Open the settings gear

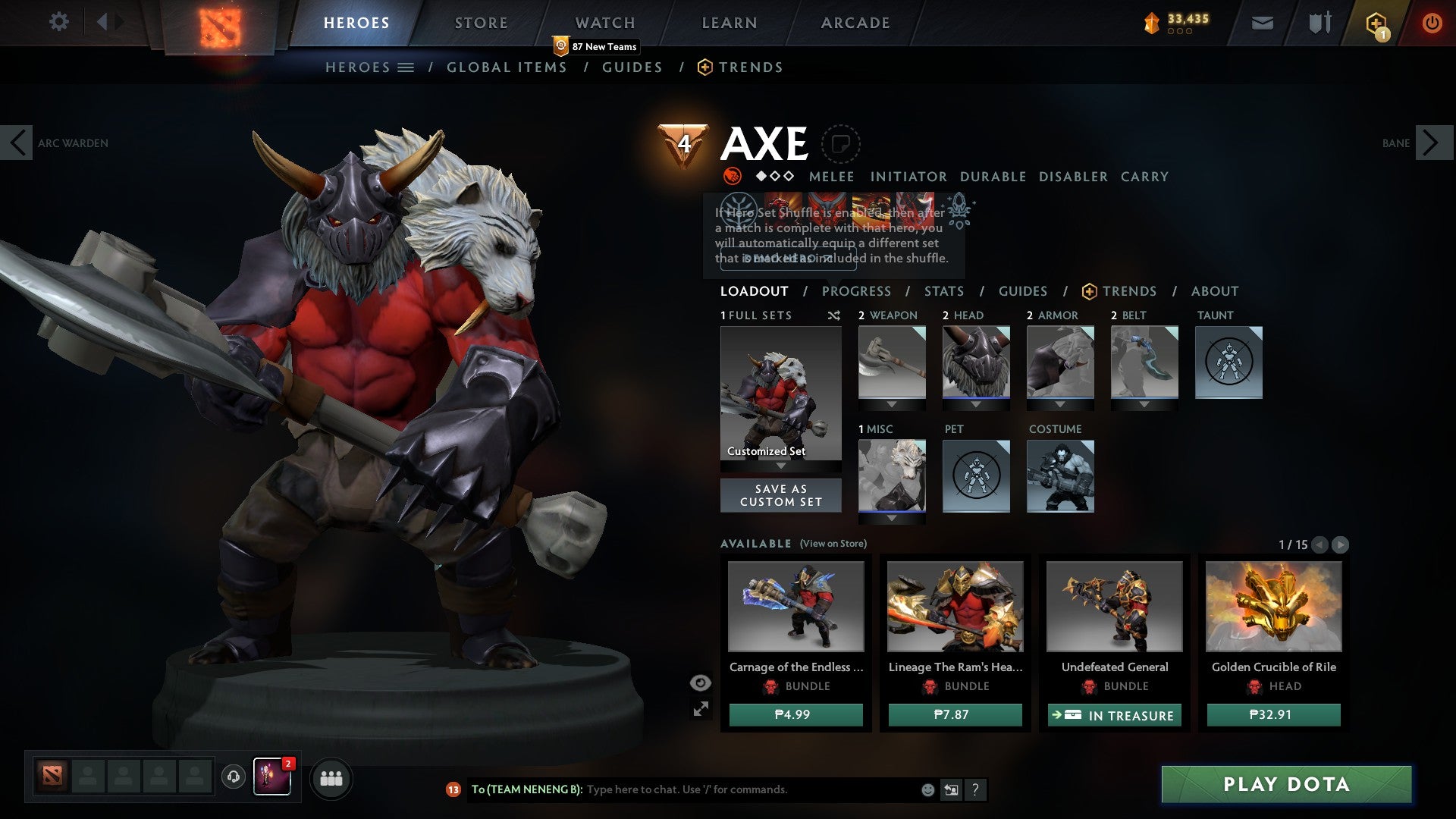pyautogui.click(x=58, y=22)
